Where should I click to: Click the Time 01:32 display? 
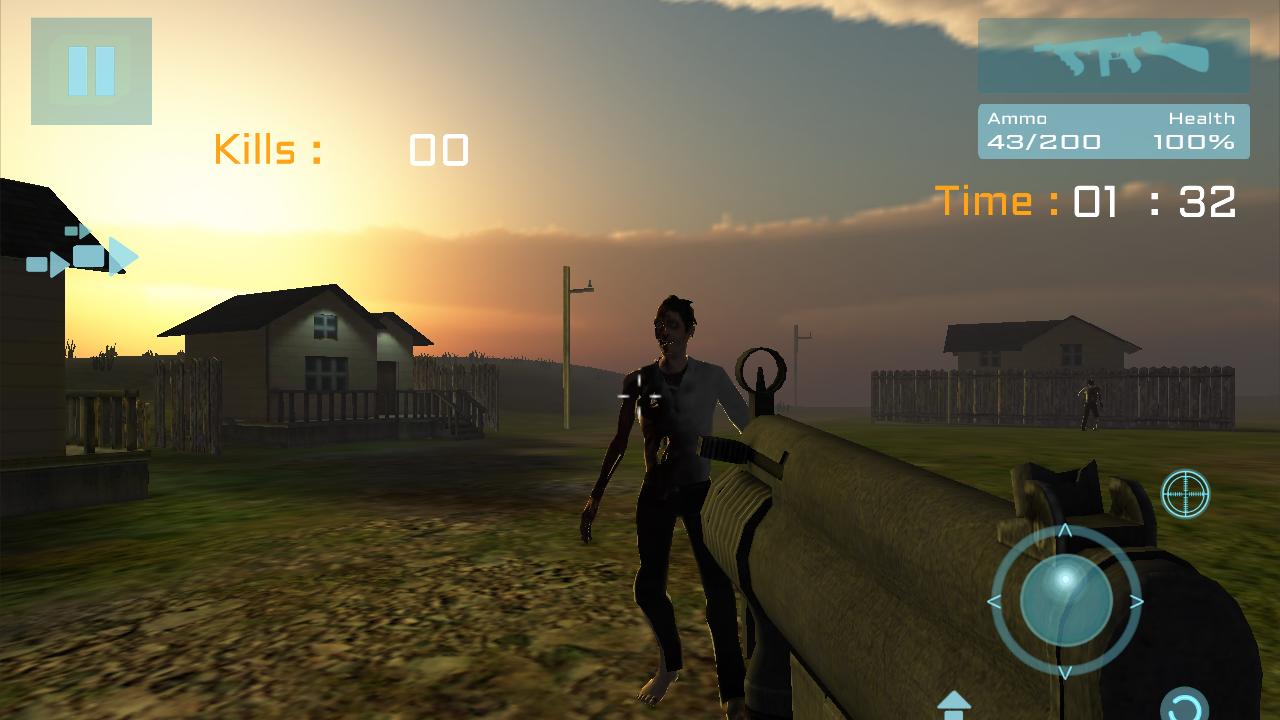pyautogui.click(x=1085, y=200)
